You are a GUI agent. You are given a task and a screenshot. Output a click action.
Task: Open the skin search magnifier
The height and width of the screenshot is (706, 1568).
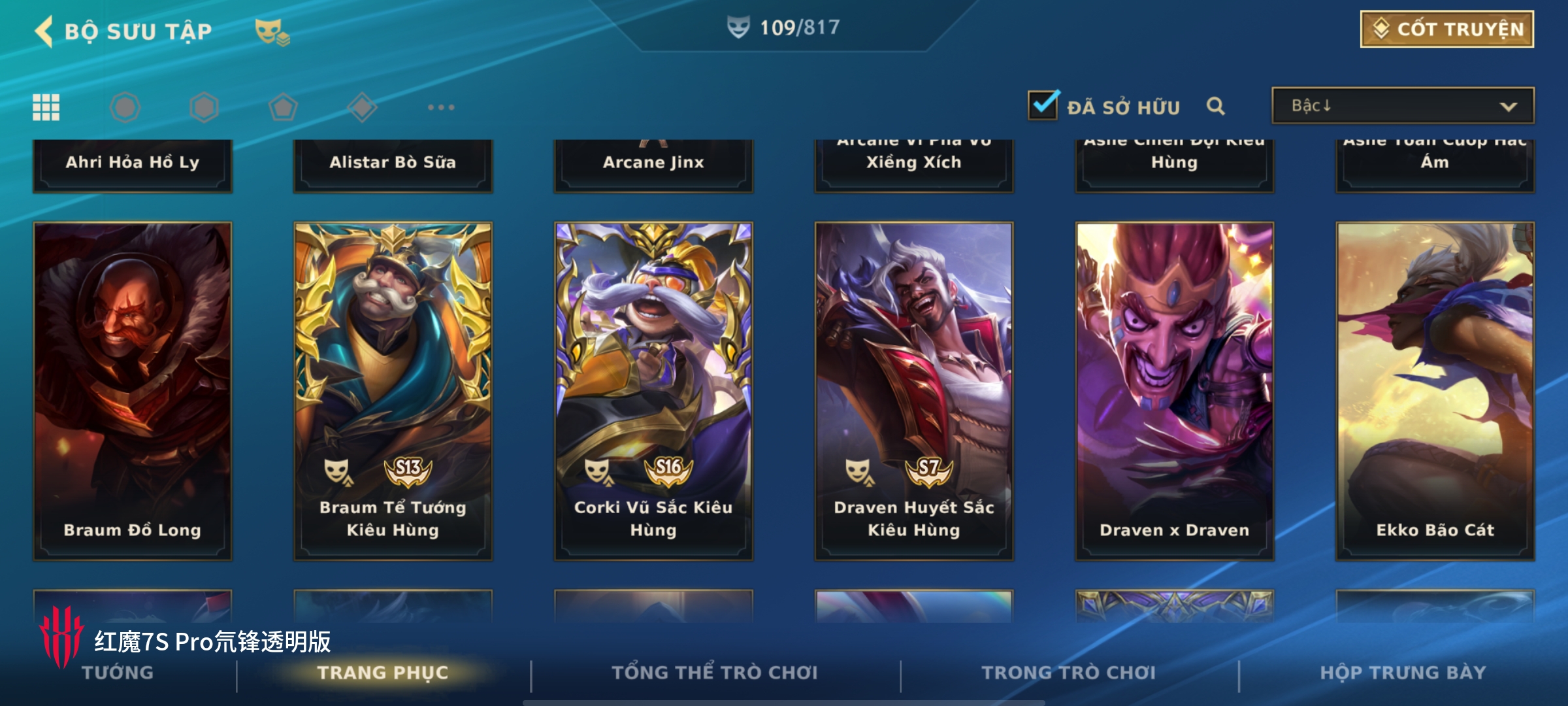(1215, 106)
